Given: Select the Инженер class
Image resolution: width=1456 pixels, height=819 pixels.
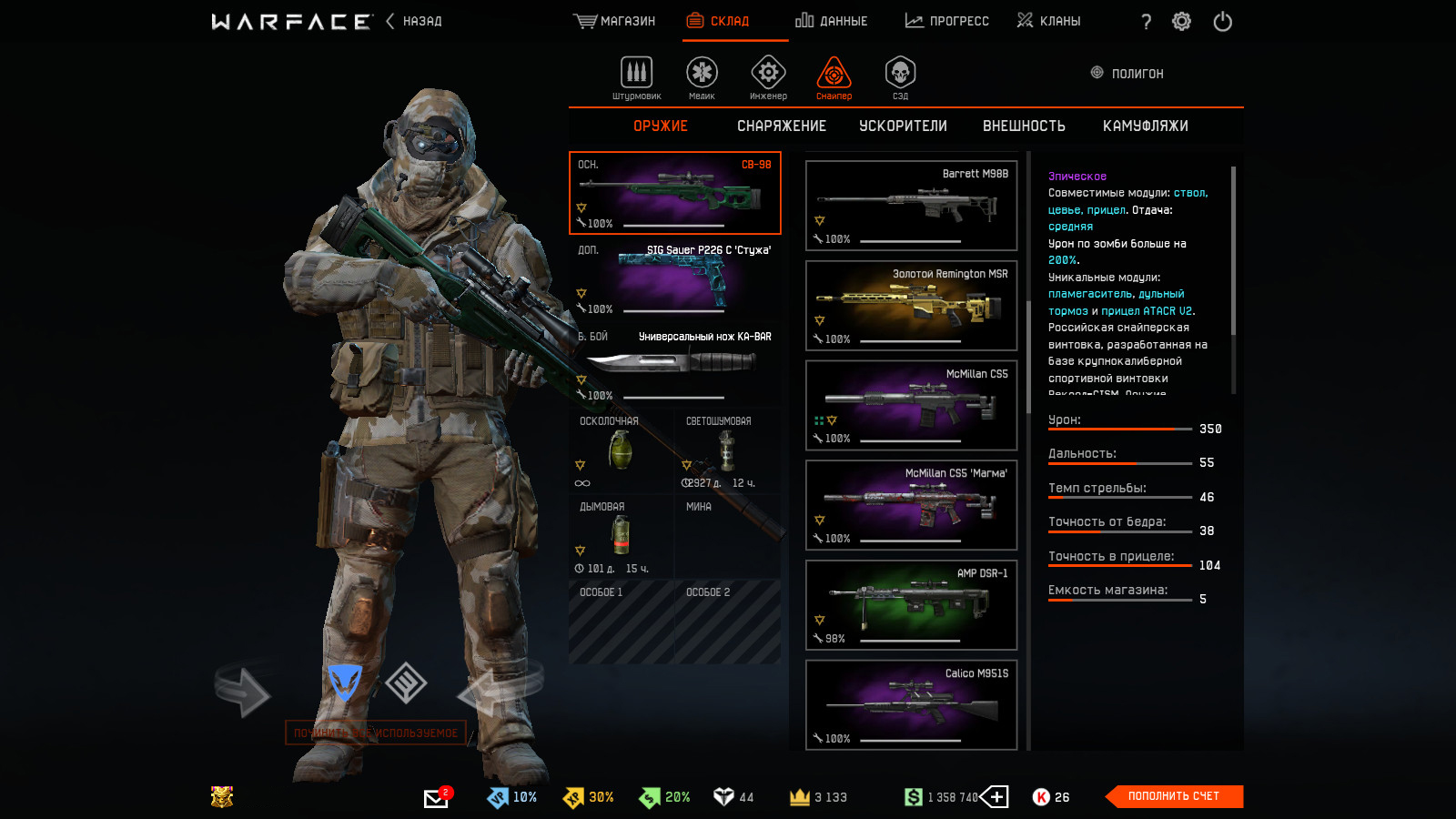Looking at the screenshot, I should pyautogui.click(x=768, y=76).
